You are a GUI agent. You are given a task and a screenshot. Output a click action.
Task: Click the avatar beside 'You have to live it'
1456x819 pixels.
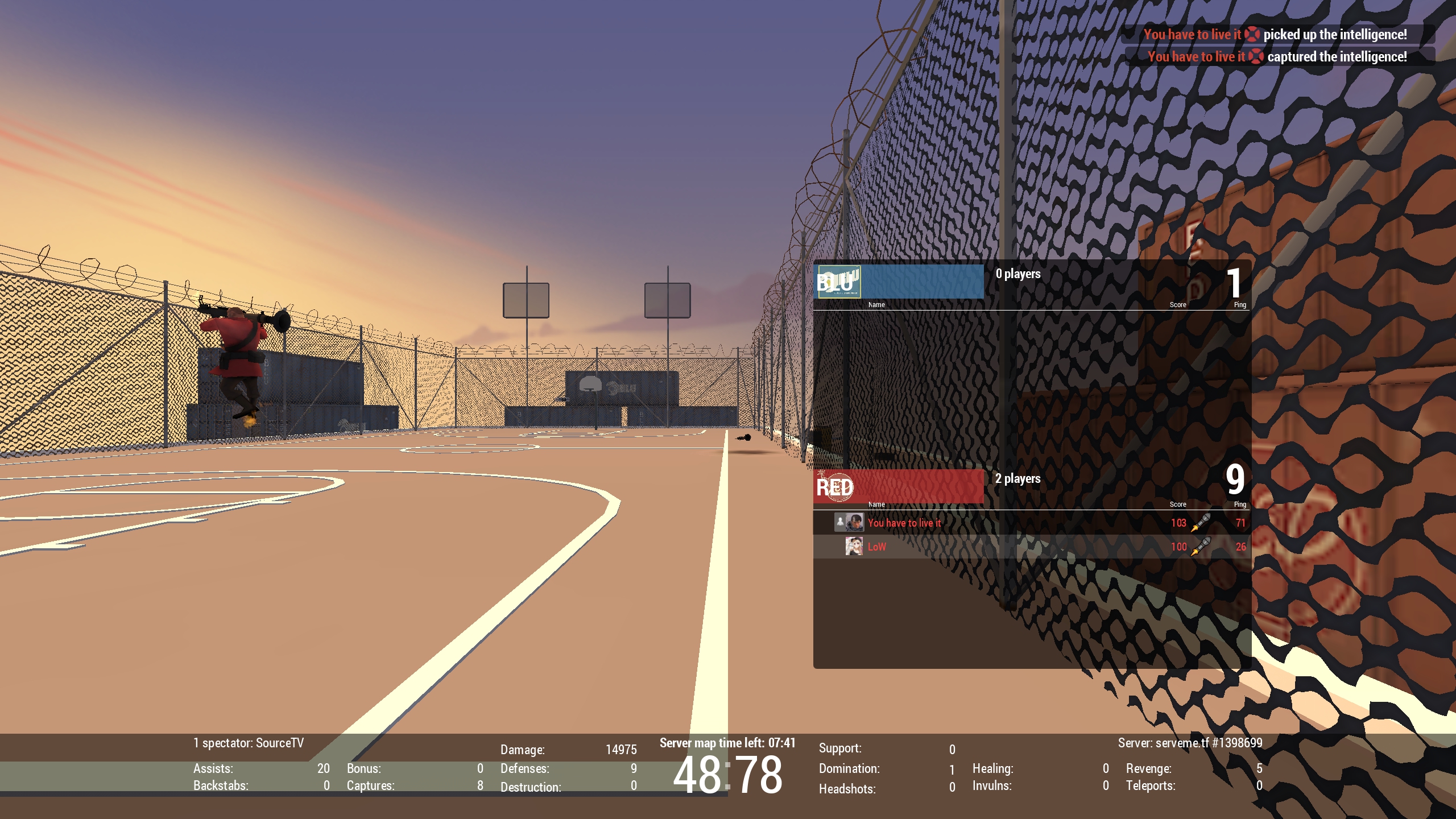click(854, 522)
